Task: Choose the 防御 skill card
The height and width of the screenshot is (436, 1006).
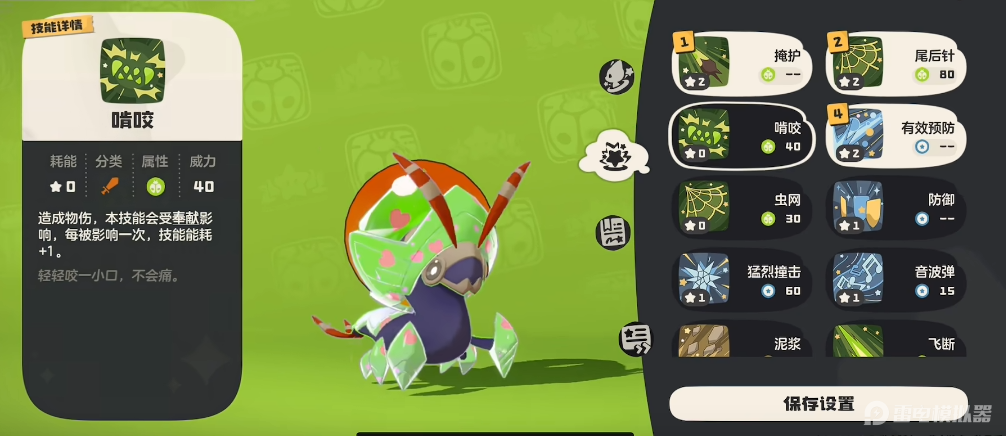Action: coord(896,206)
